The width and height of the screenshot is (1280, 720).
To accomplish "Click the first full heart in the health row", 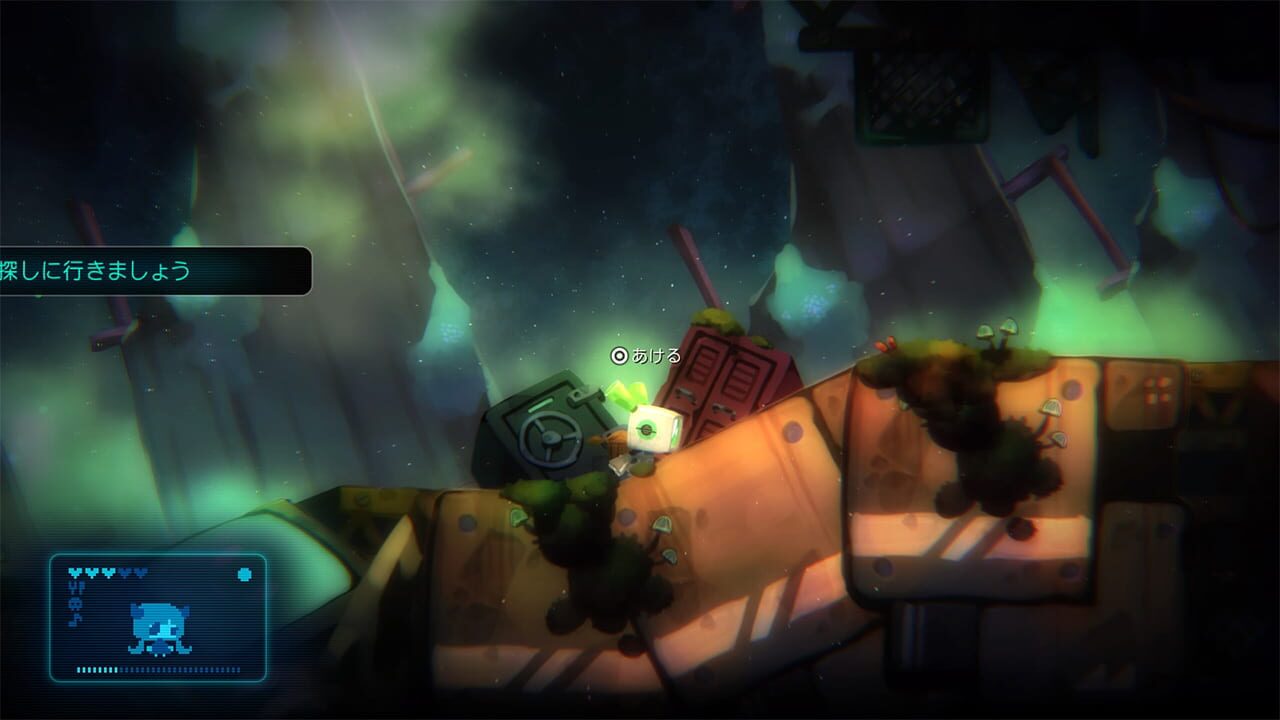I will point(75,572).
